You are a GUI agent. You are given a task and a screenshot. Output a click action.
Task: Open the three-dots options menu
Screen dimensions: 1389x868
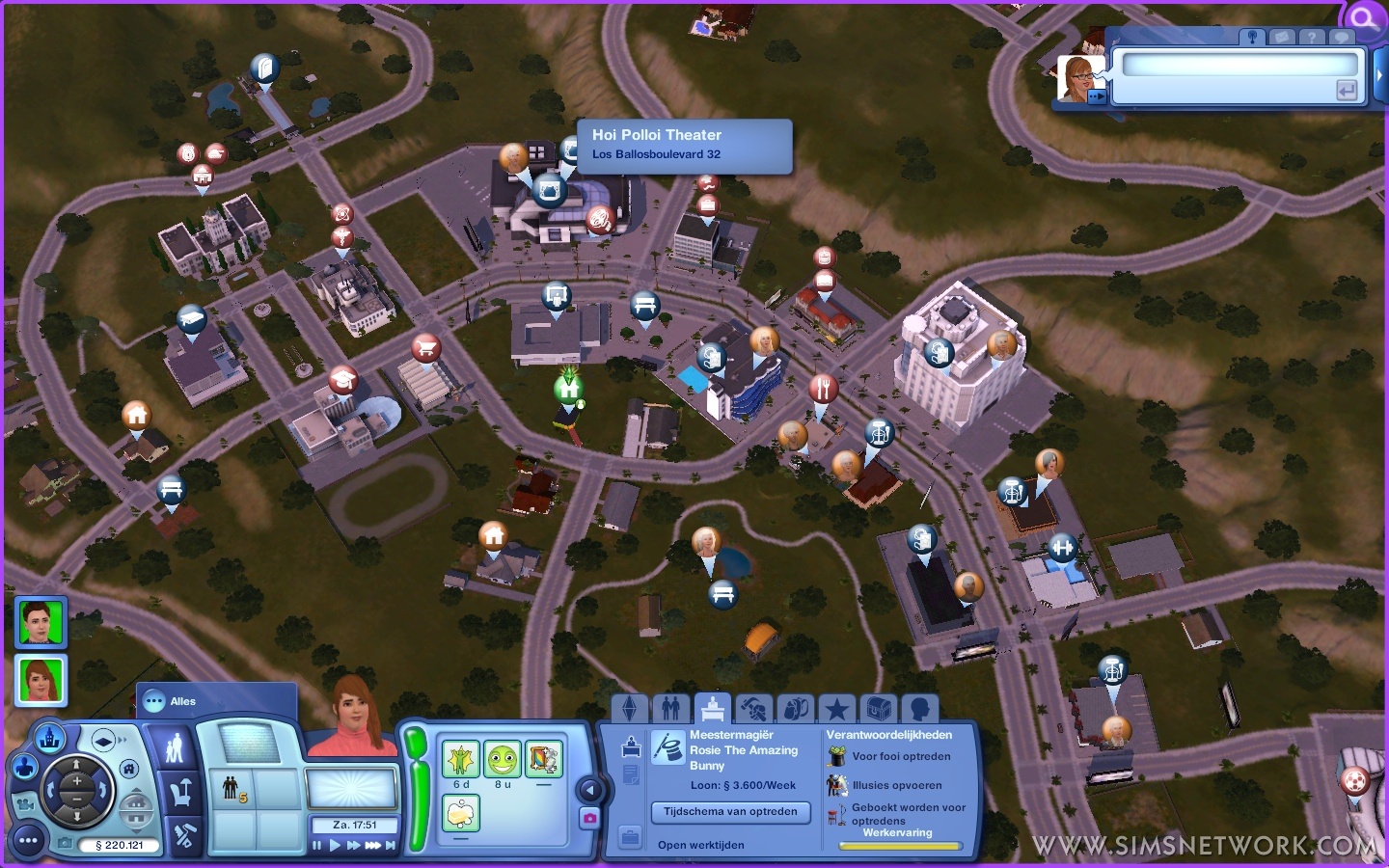click(28, 841)
